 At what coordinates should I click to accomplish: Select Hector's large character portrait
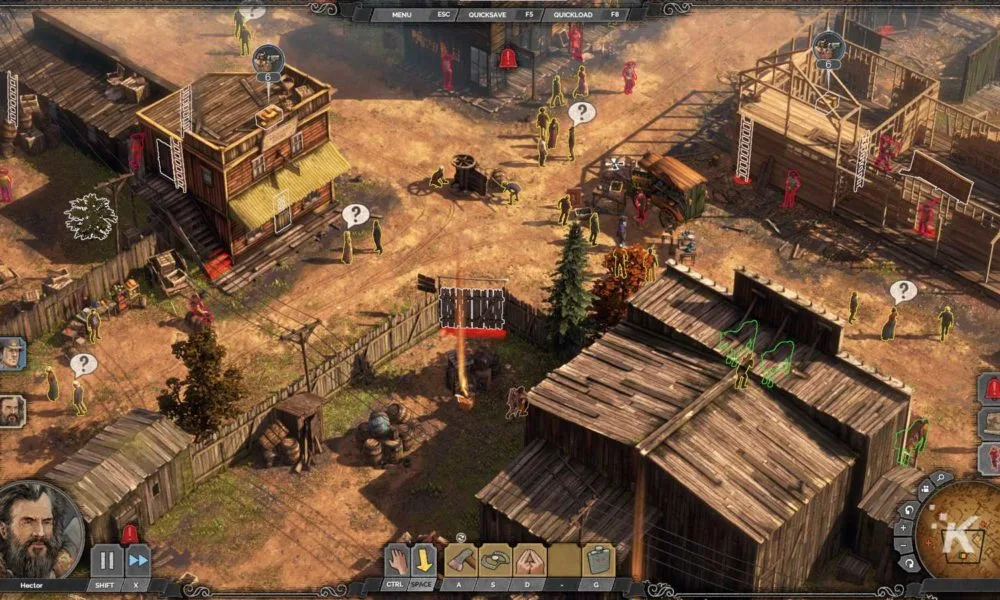40,530
